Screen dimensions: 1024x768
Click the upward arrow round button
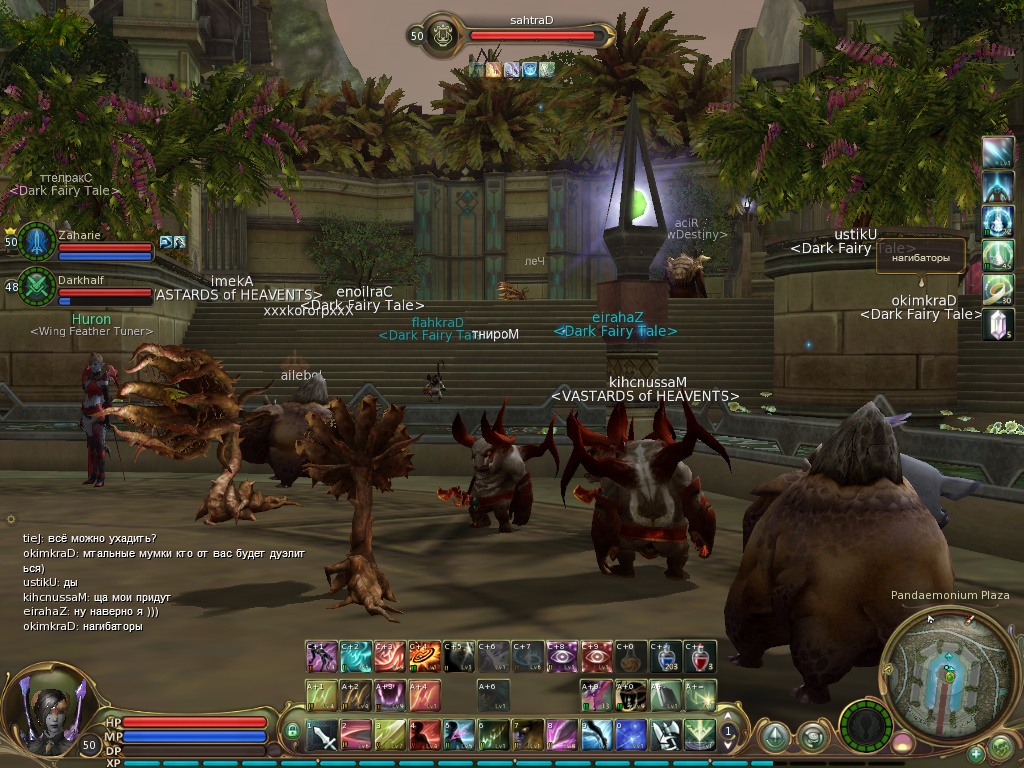pyautogui.click(x=774, y=737)
